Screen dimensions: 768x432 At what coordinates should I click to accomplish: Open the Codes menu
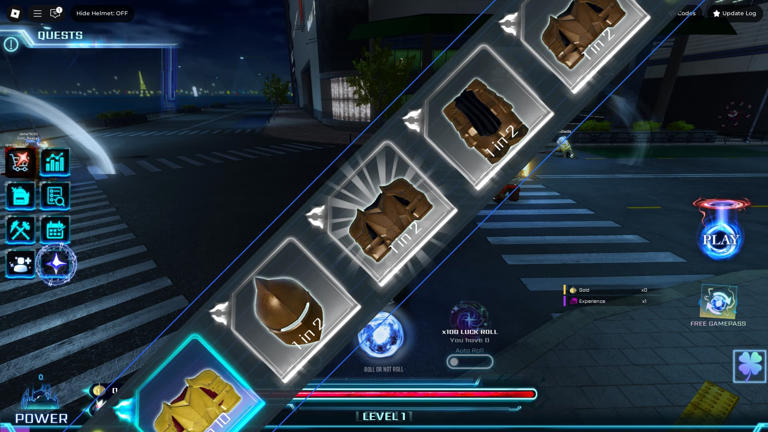coord(686,13)
